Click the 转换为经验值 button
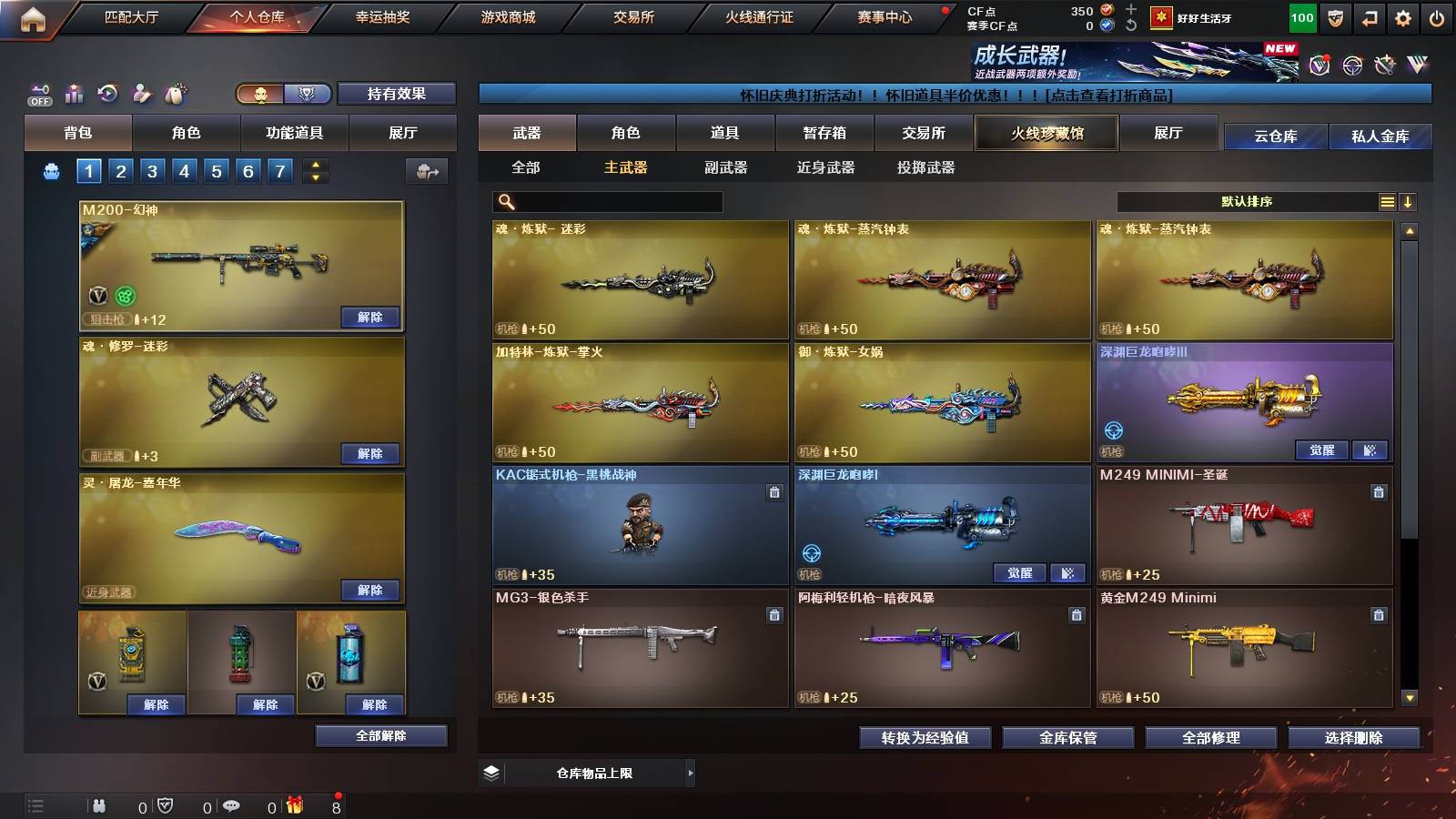Viewport: 1456px width, 819px height. (925, 738)
